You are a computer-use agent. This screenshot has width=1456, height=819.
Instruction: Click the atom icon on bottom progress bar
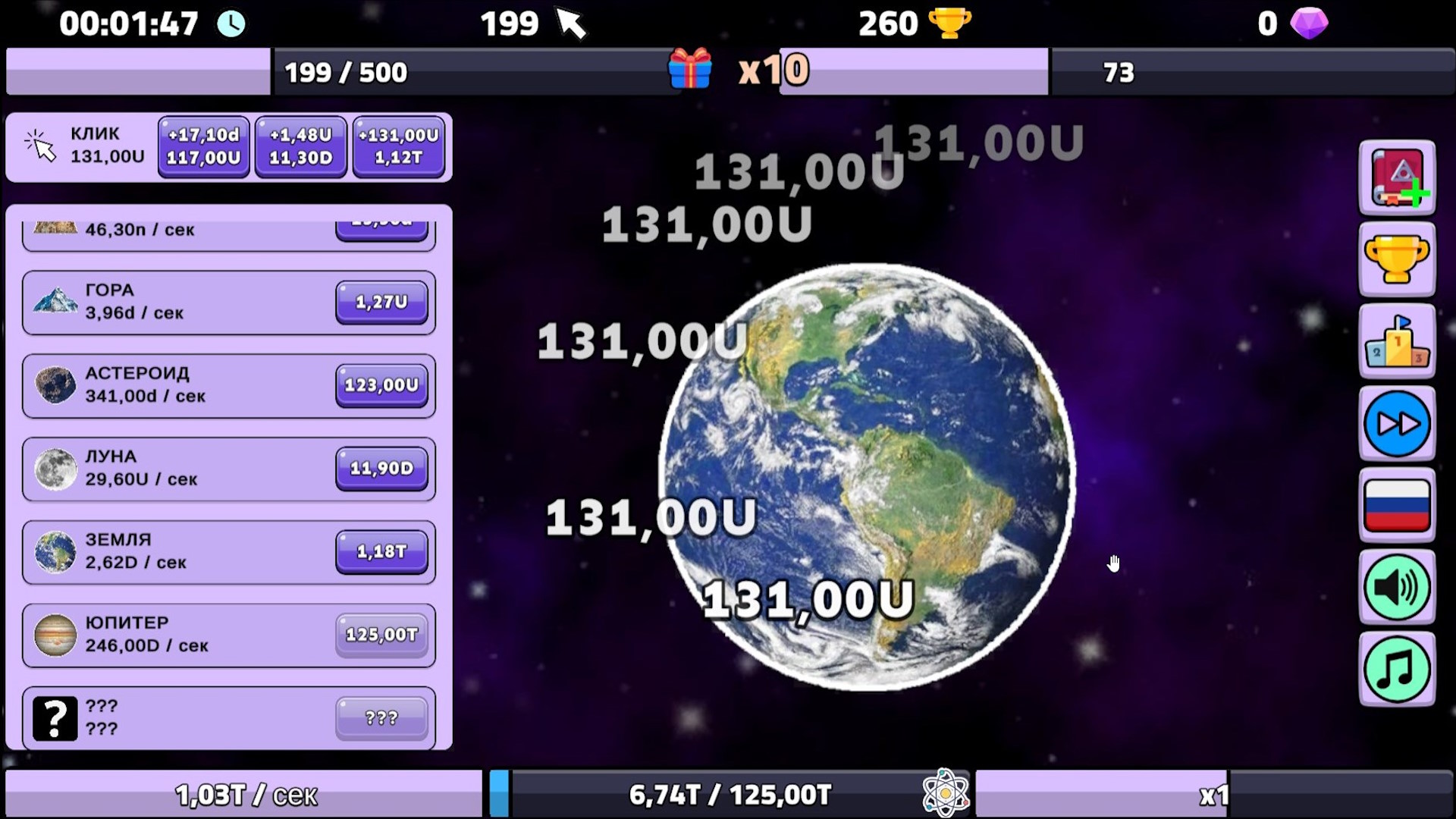(948, 792)
